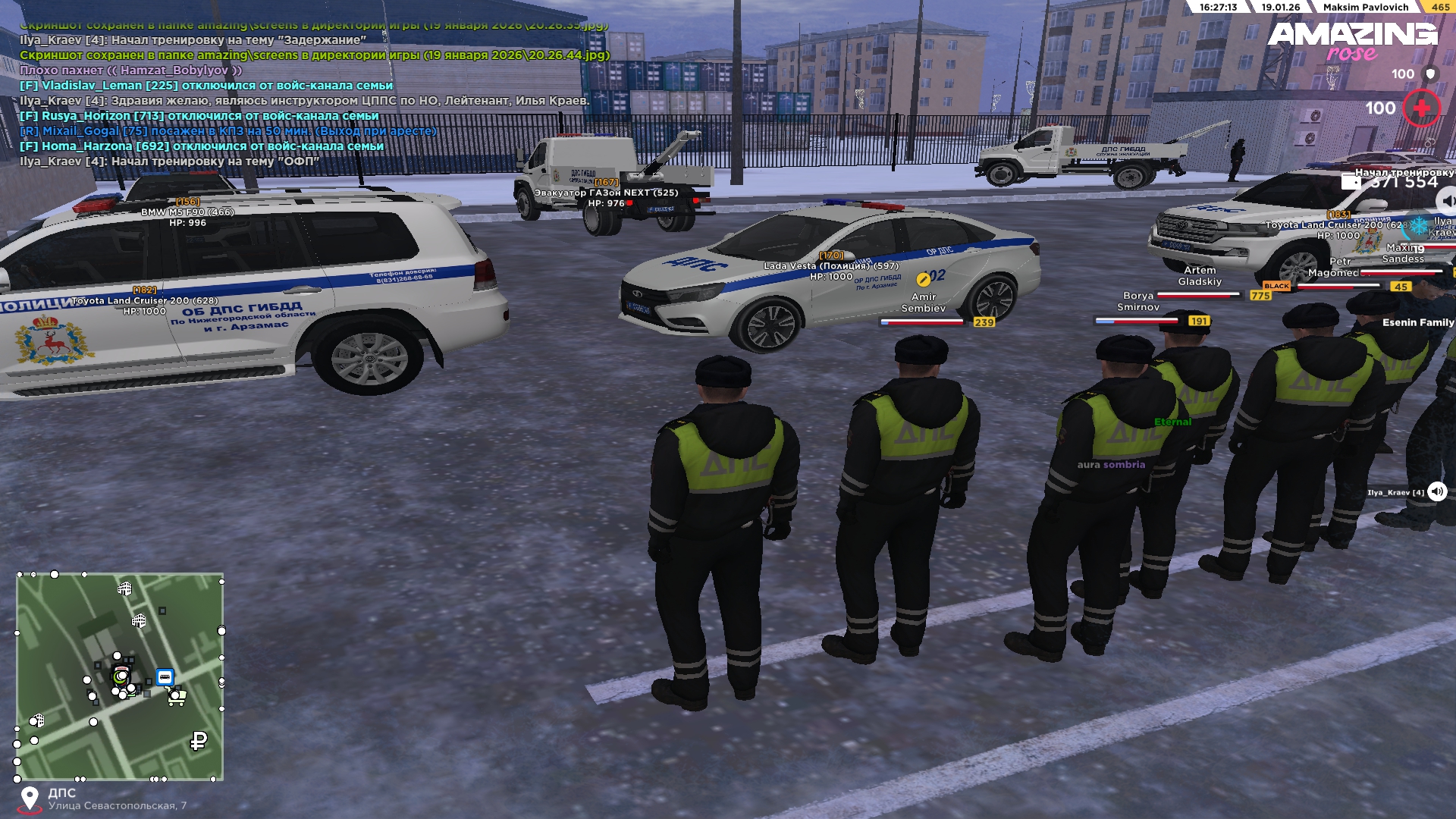Click the Amazing rose server logo
Screen dimensions: 1456x819
pos(1353,41)
